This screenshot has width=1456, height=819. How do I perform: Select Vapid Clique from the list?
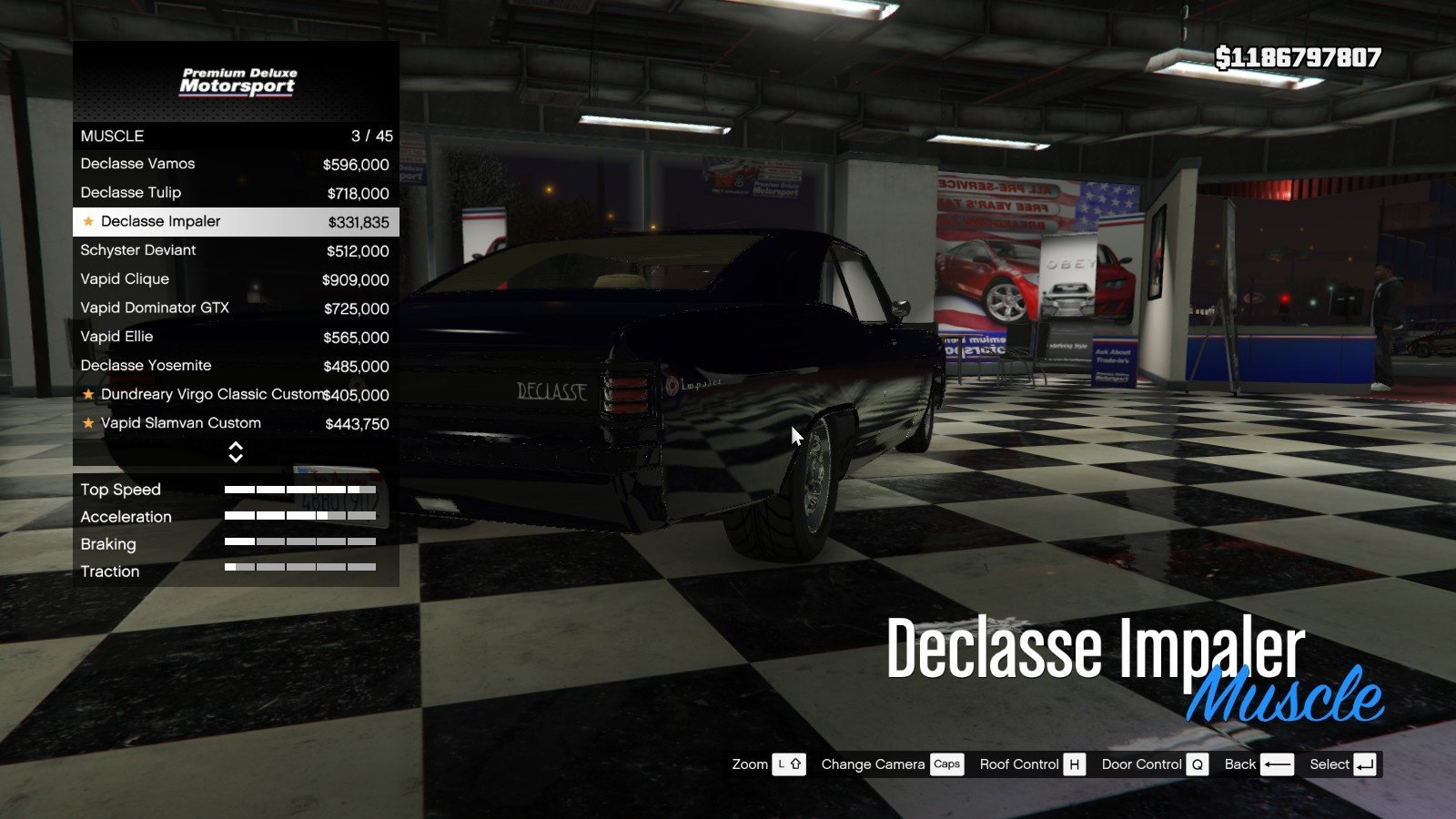(235, 279)
